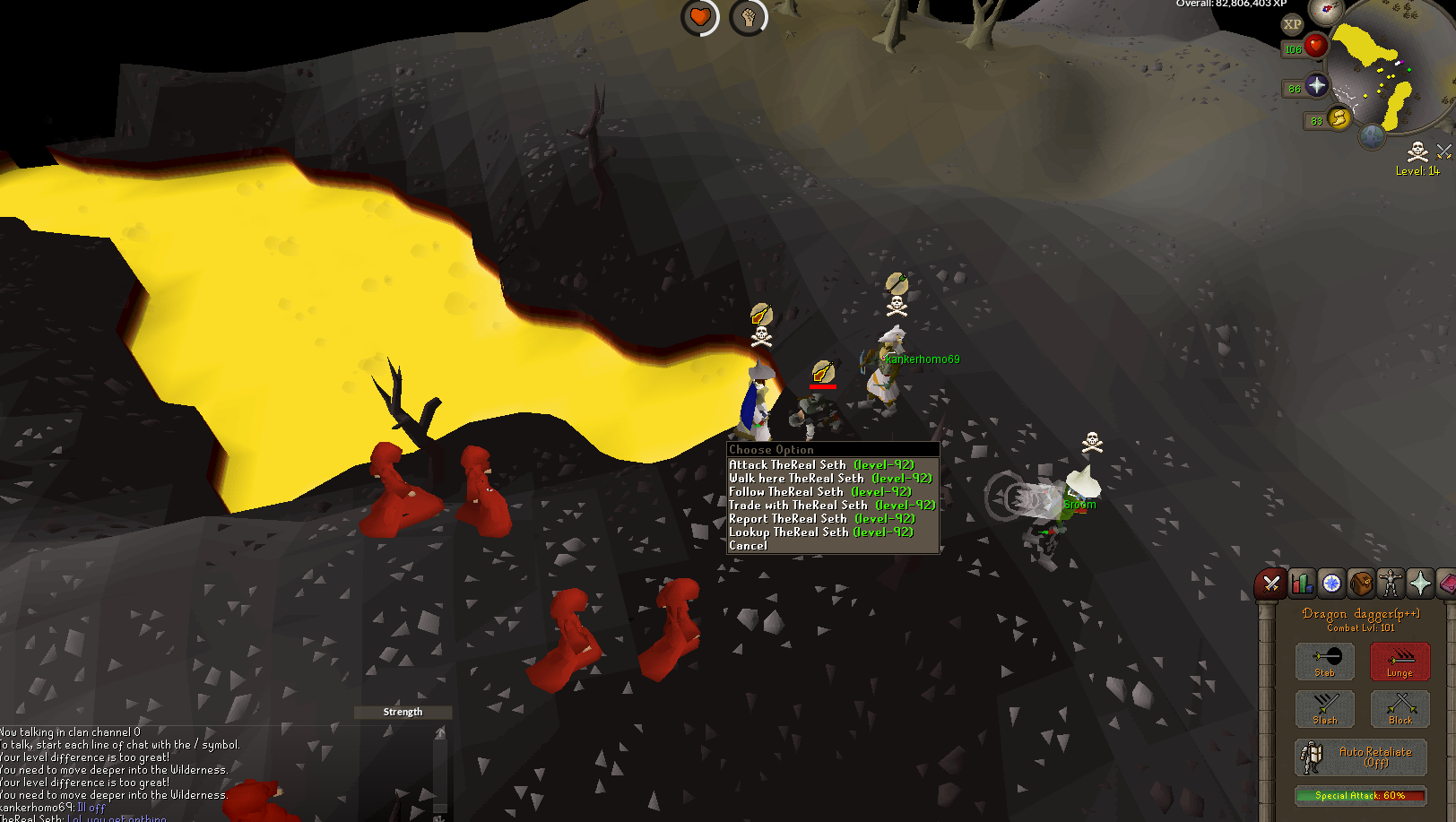The width and height of the screenshot is (1456, 822).
Task: Activate the Special Attack bar
Action: coord(1360,795)
